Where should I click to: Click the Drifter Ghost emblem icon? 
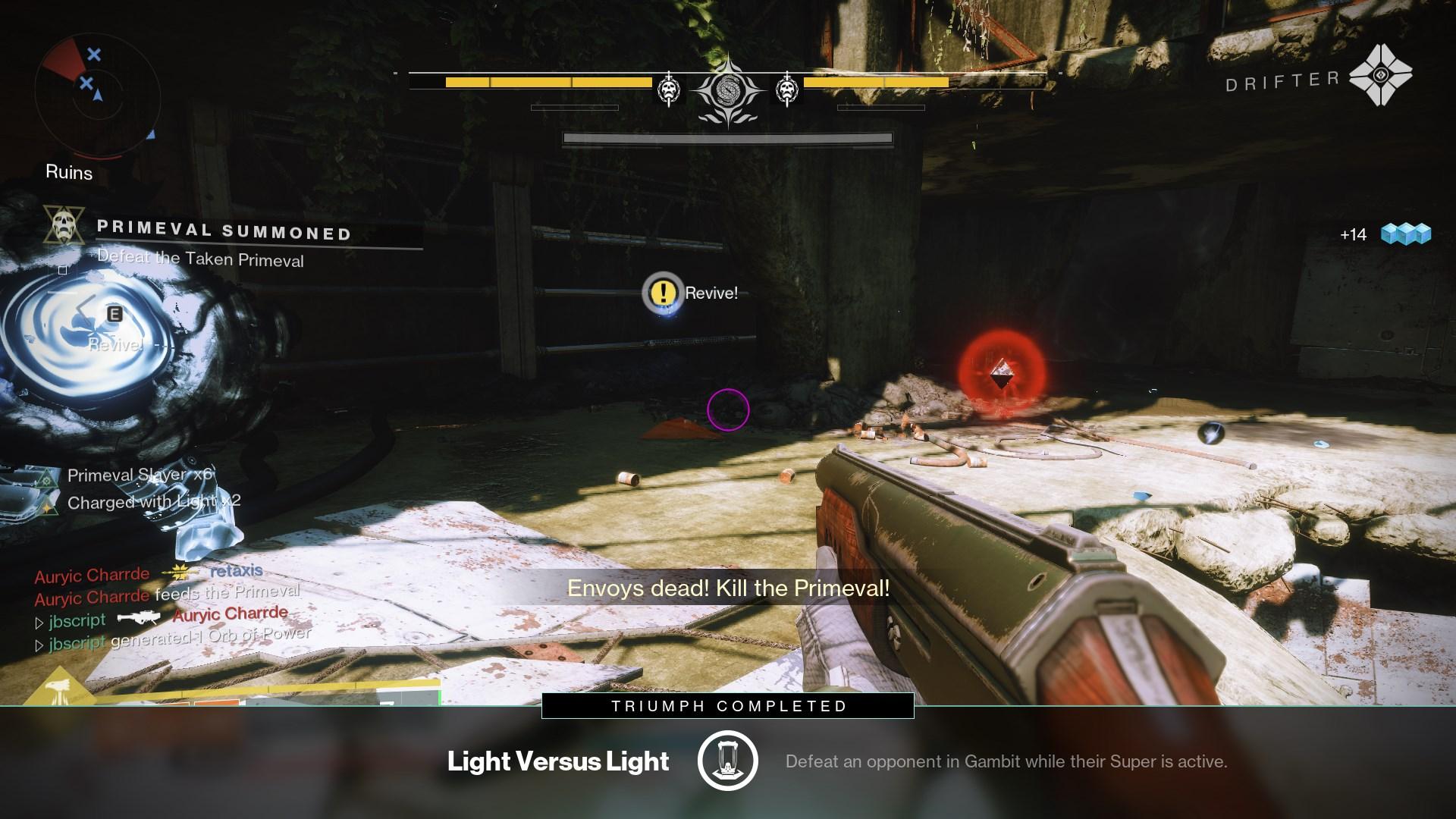pyautogui.click(x=1380, y=76)
